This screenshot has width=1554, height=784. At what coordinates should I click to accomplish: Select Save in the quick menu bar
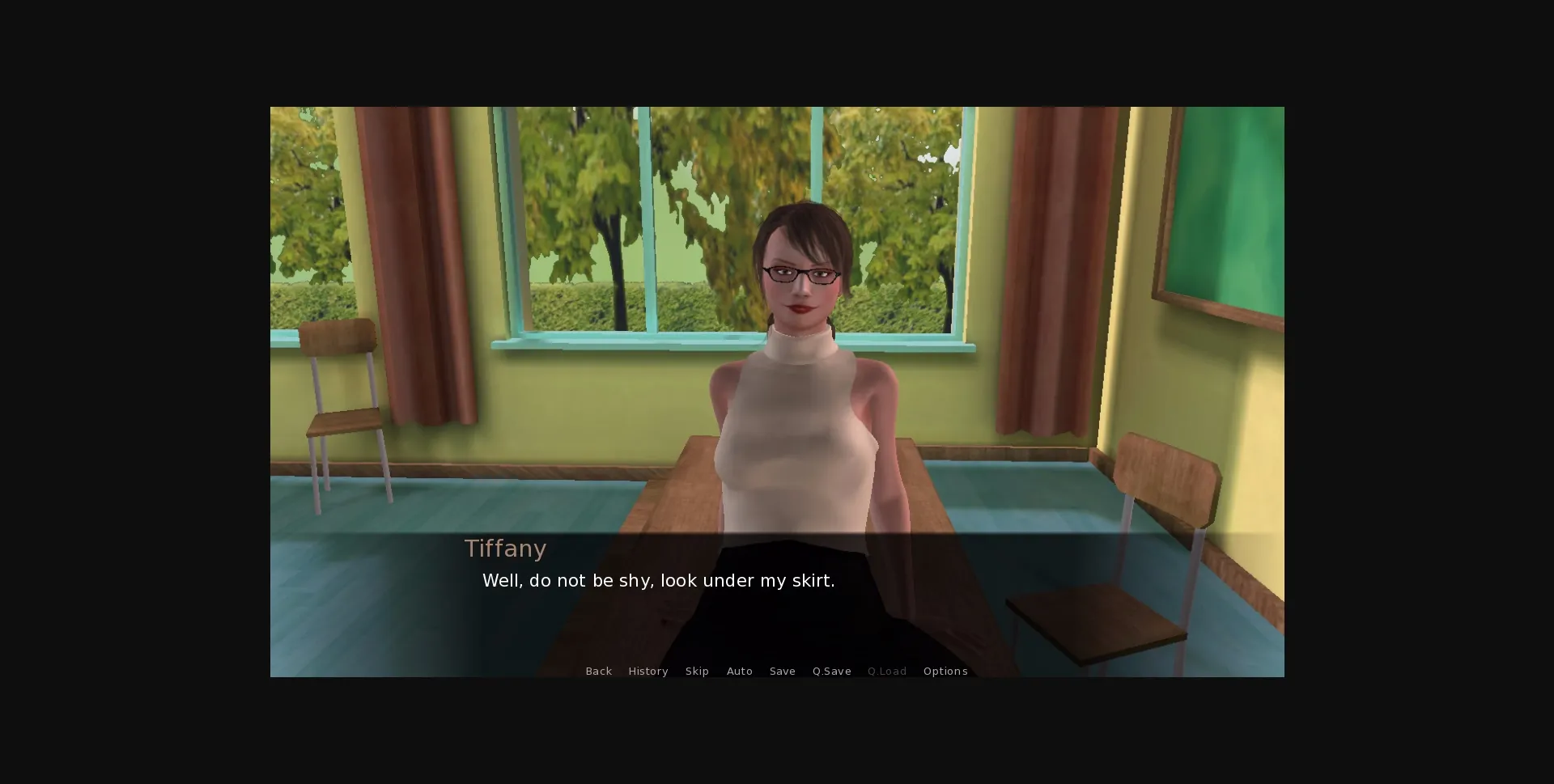782,671
